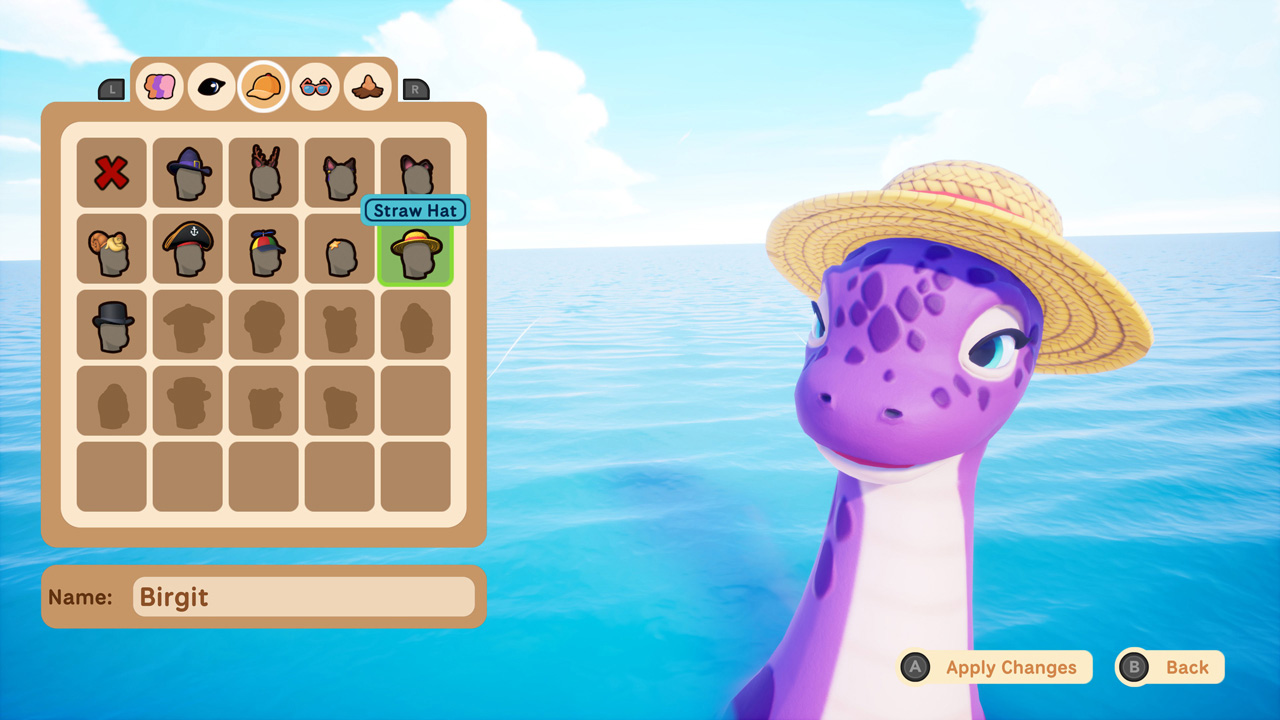Equip the pirate hat

[x=187, y=248]
